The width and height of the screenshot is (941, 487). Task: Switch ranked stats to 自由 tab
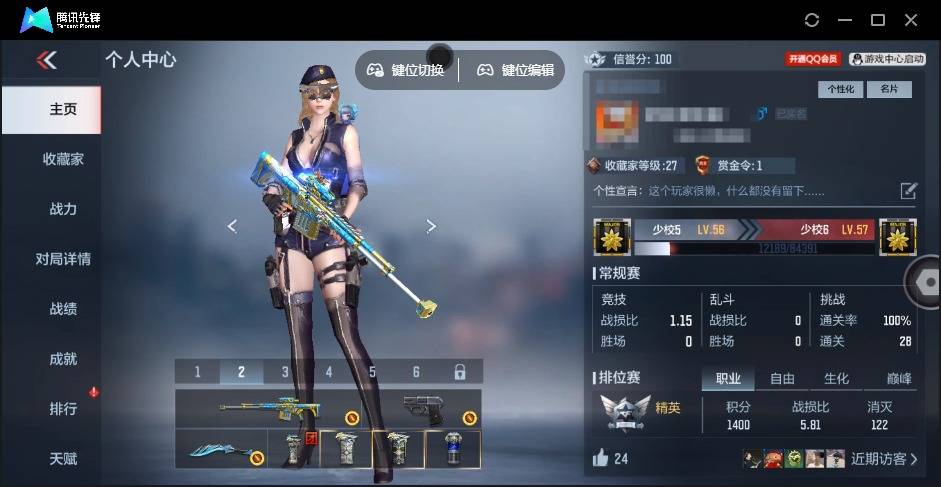pyautogui.click(x=782, y=379)
